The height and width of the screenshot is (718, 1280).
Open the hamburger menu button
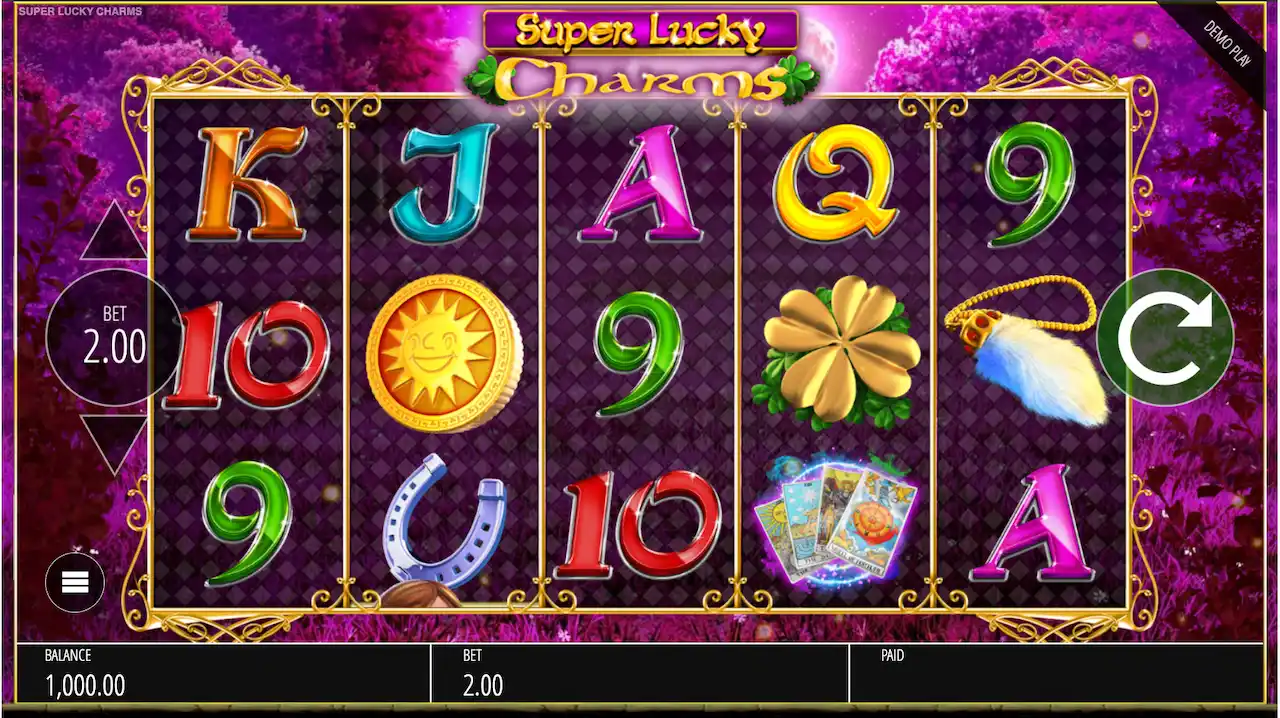[x=75, y=582]
